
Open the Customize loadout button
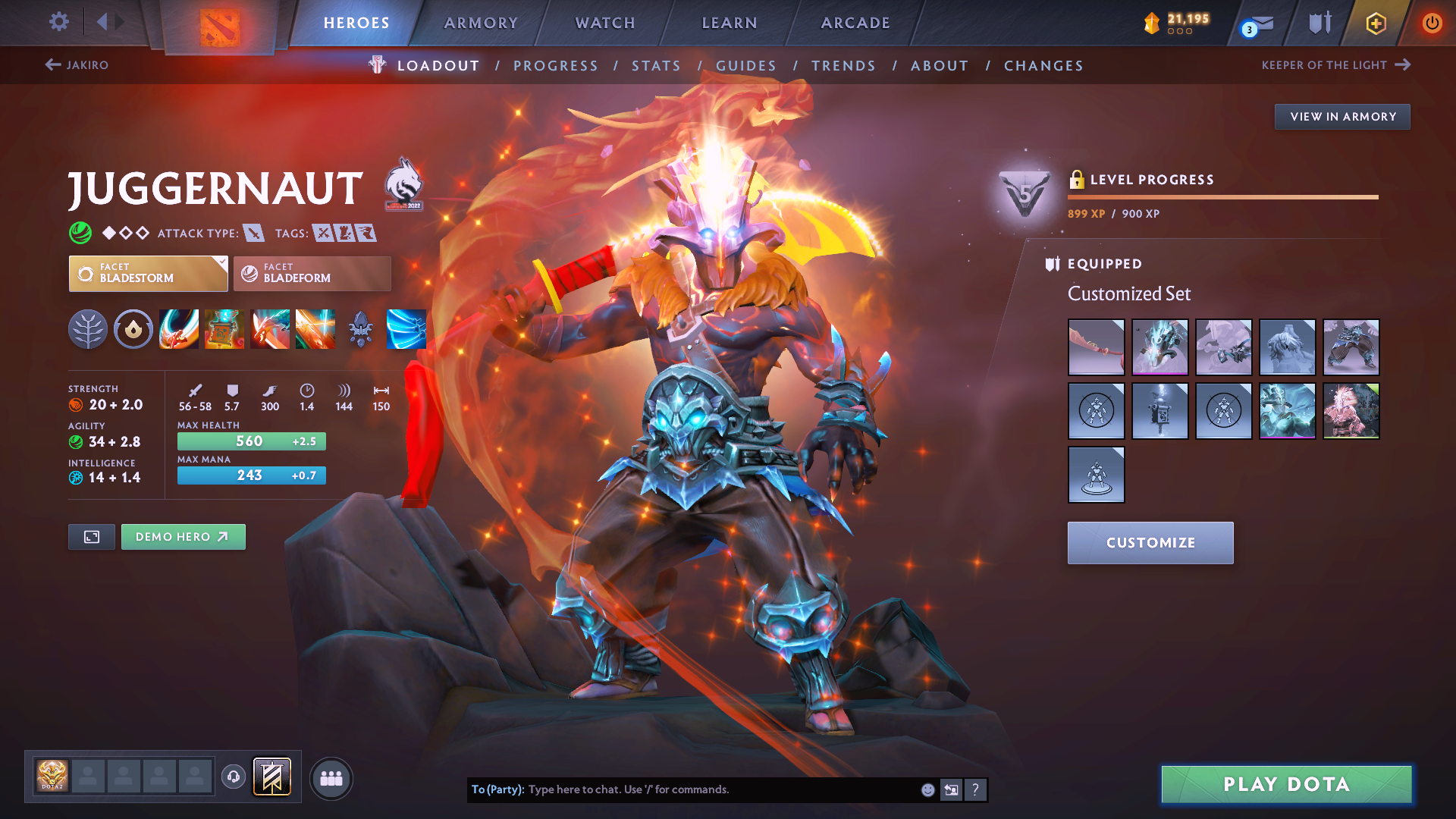(1150, 543)
